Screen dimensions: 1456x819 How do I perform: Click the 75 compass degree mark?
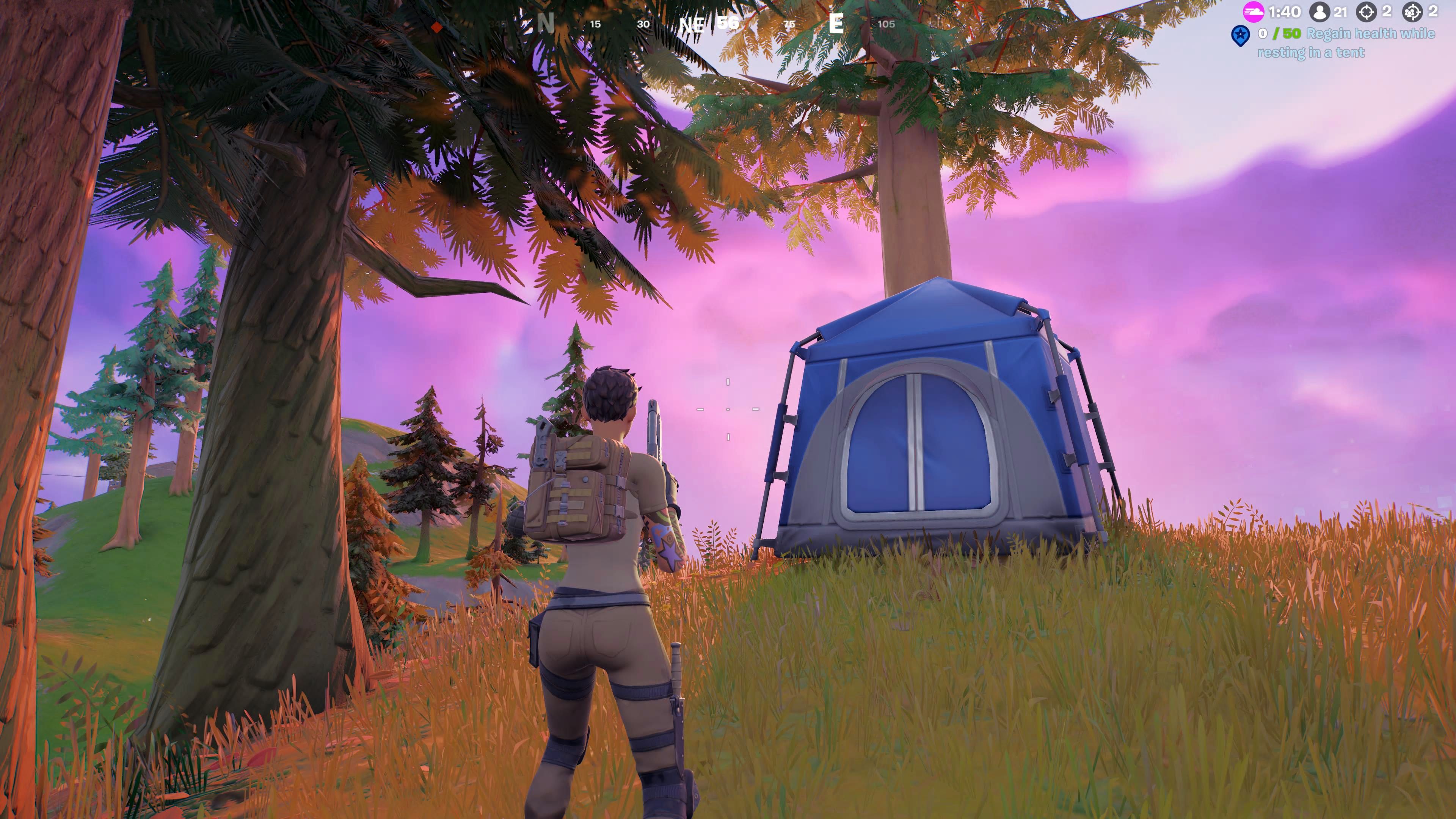click(x=790, y=24)
